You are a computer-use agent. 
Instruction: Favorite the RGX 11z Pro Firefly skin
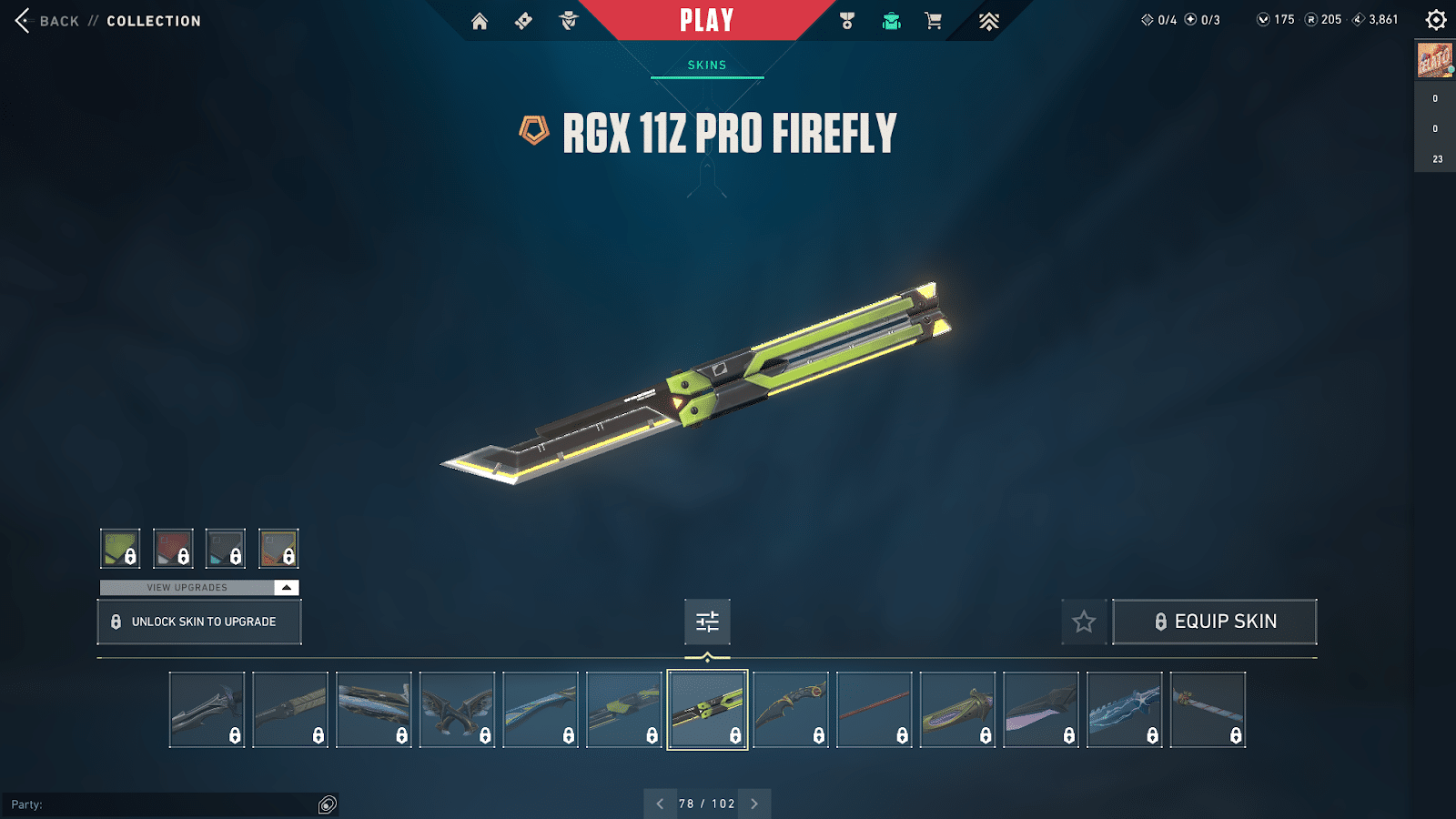pyautogui.click(x=1084, y=622)
